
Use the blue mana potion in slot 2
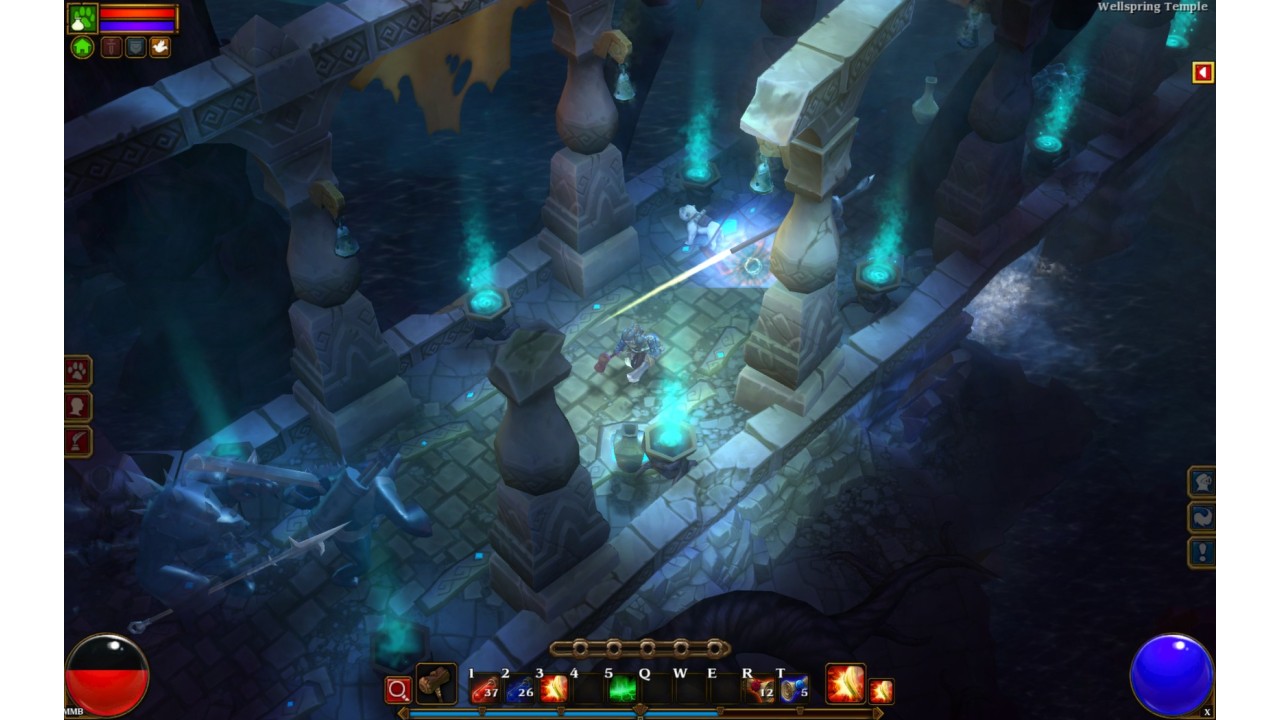coord(520,689)
